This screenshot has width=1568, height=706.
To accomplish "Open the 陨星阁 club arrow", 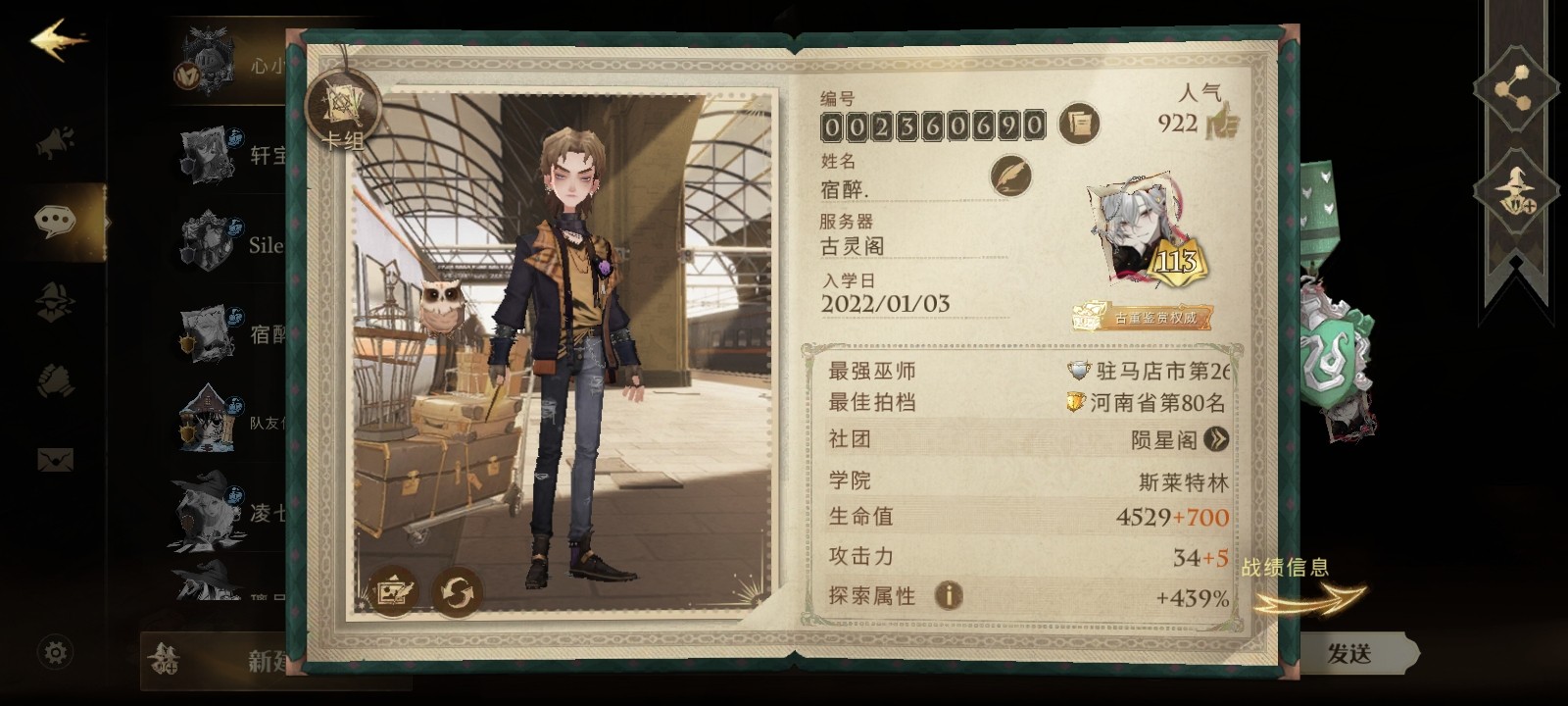I will (1216, 439).
